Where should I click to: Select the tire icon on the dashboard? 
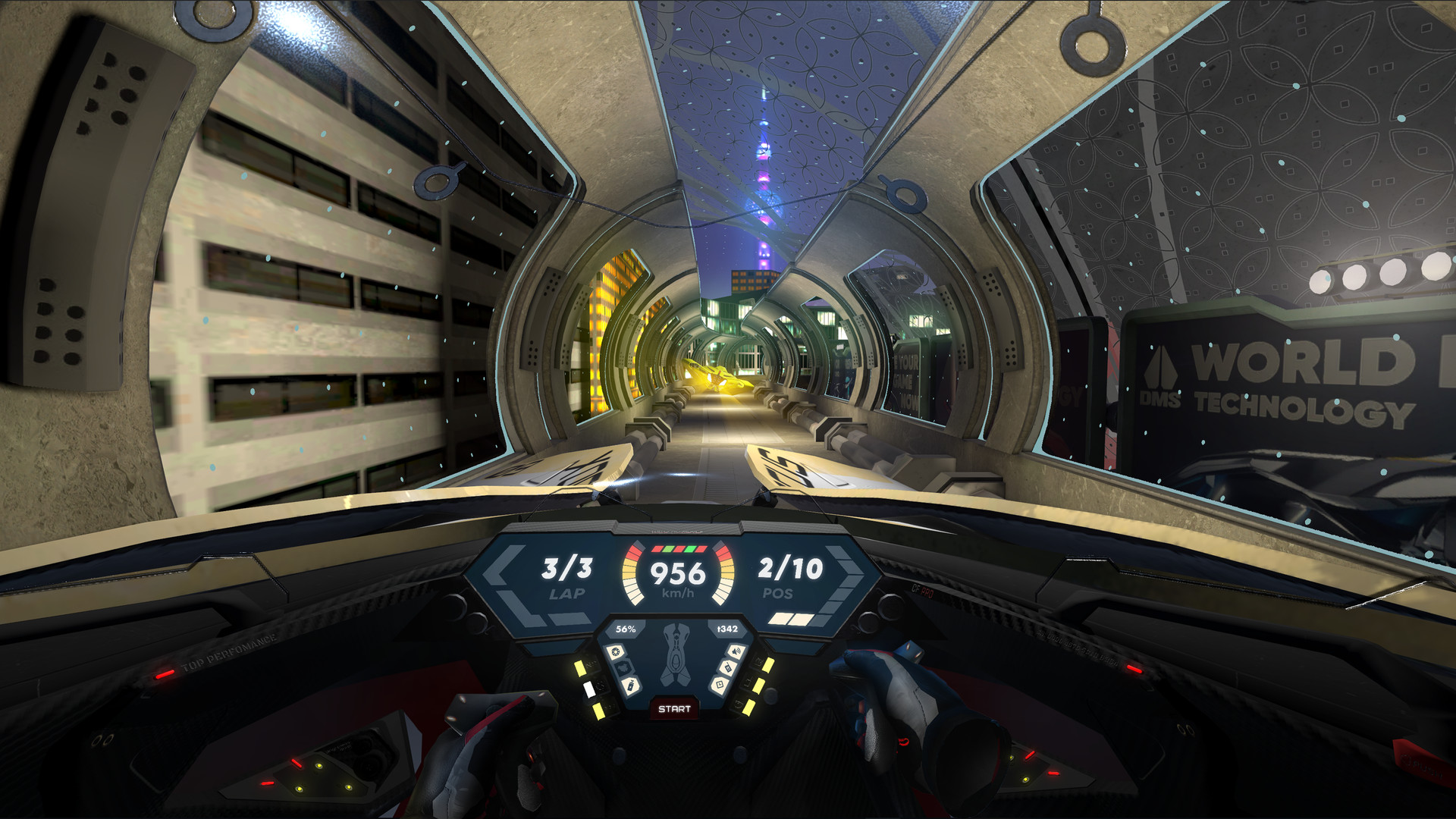[616, 651]
